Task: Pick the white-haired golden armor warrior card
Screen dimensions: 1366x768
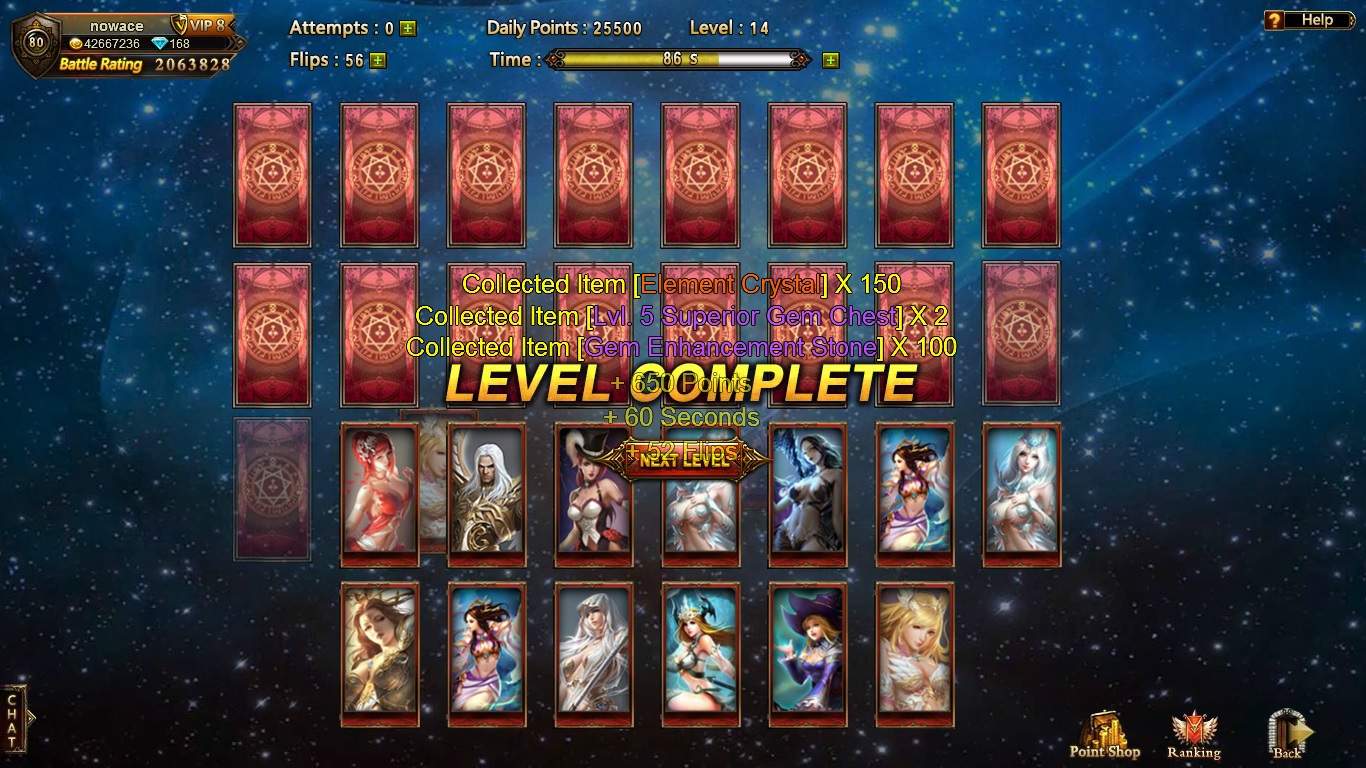Action: tap(487, 491)
